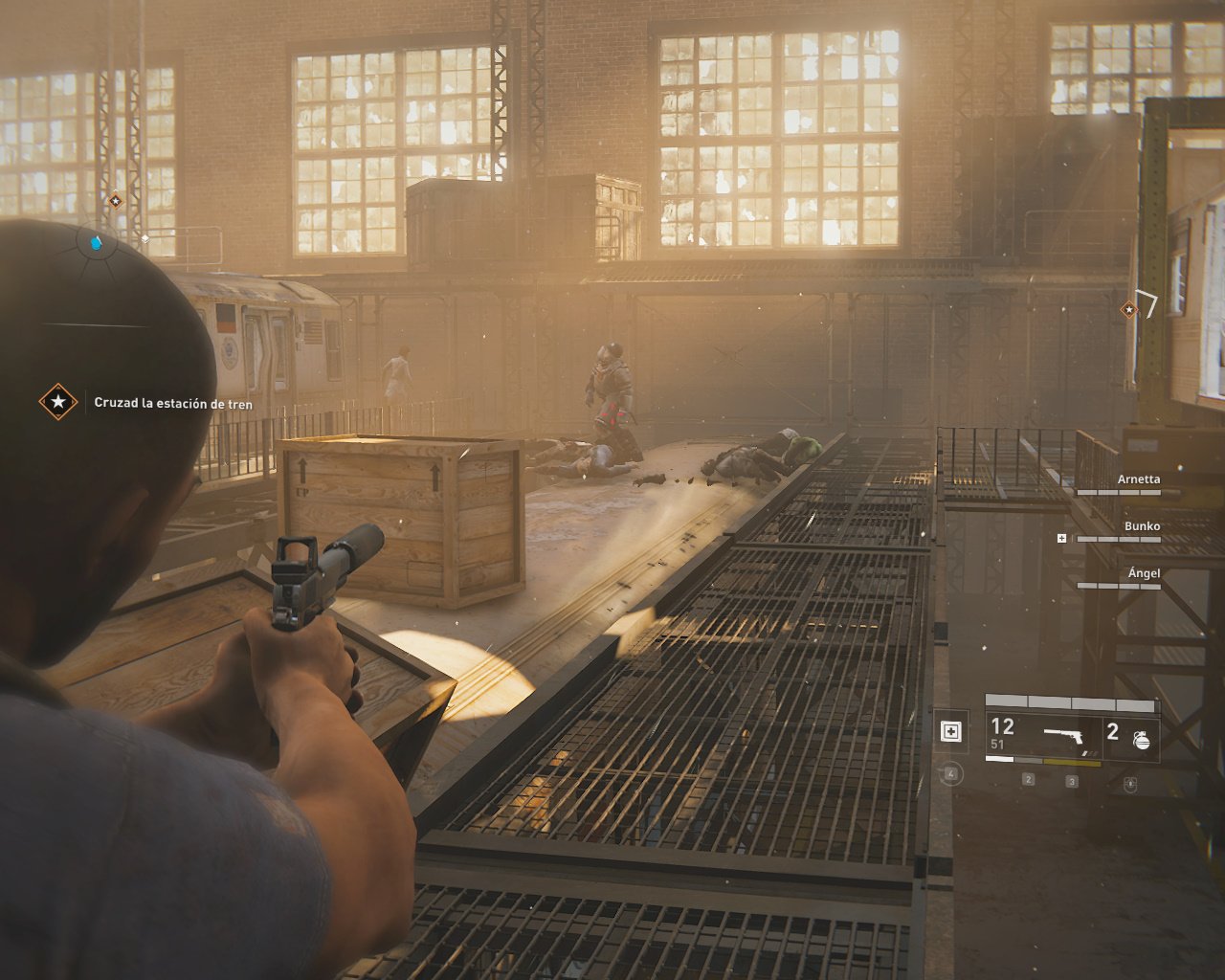Click the star objective tracker icon
The height and width of the screenshot is (980, 1225).
coord(58,402)
